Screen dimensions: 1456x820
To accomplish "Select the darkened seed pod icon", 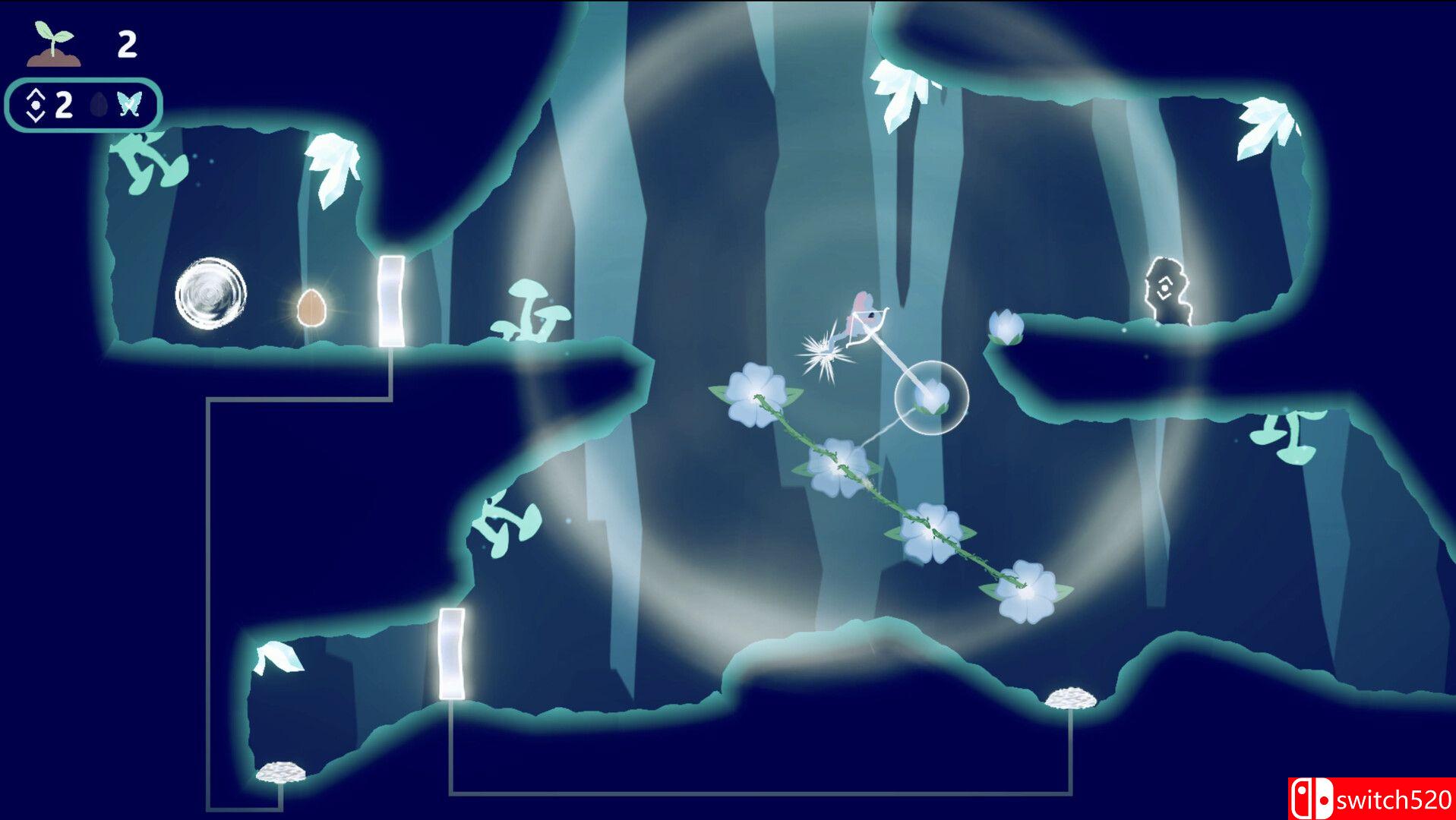I will [98, 103].
